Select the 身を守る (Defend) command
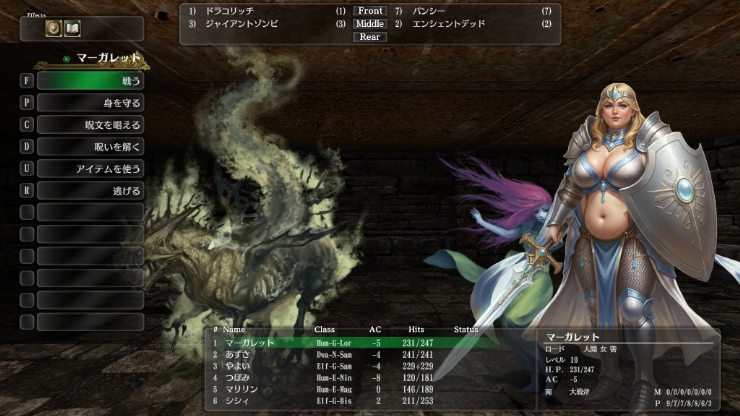 [90, 103]
